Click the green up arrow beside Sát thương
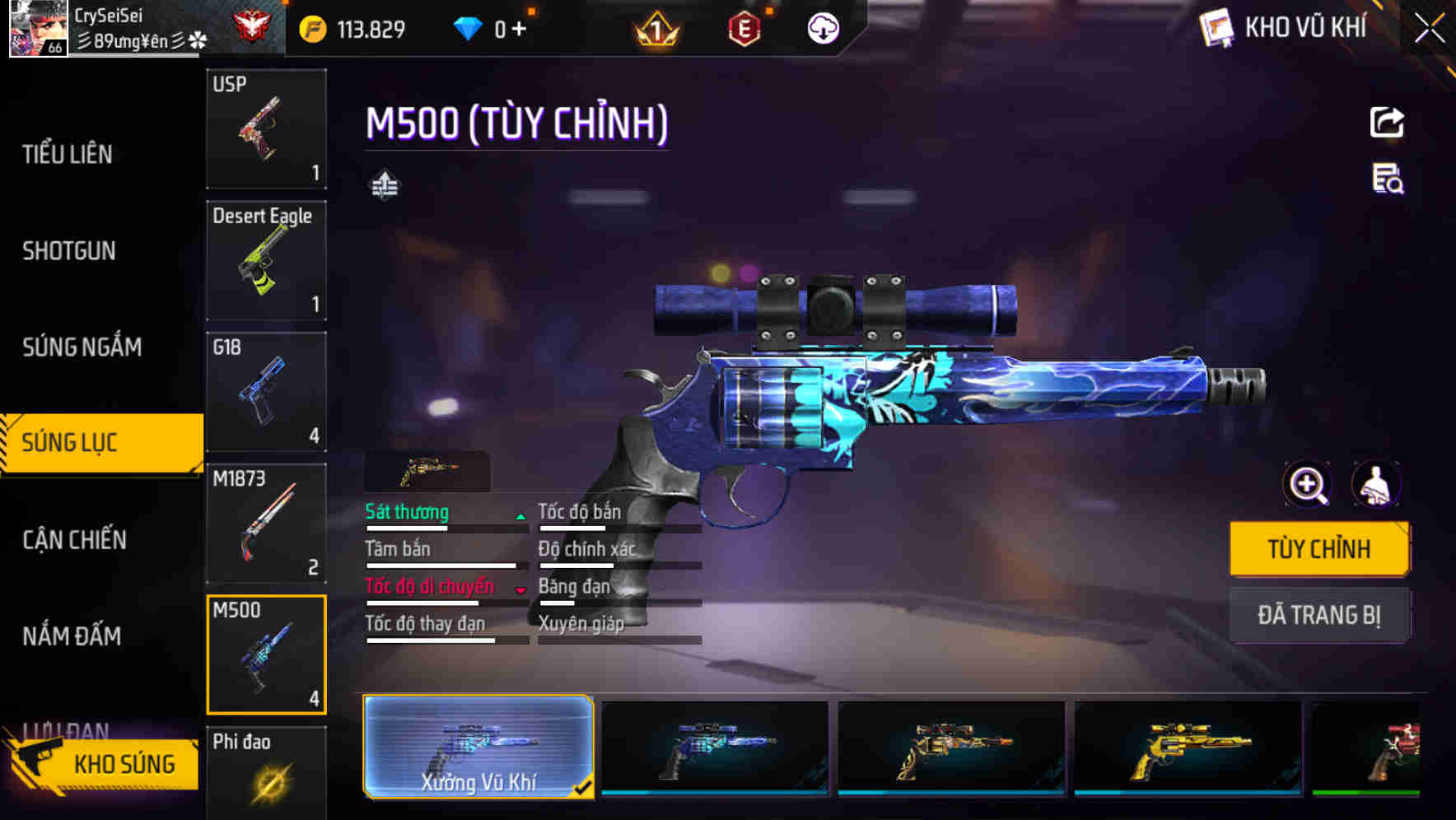This screenshot has height=820, width=1456. (x=520, y=515)
